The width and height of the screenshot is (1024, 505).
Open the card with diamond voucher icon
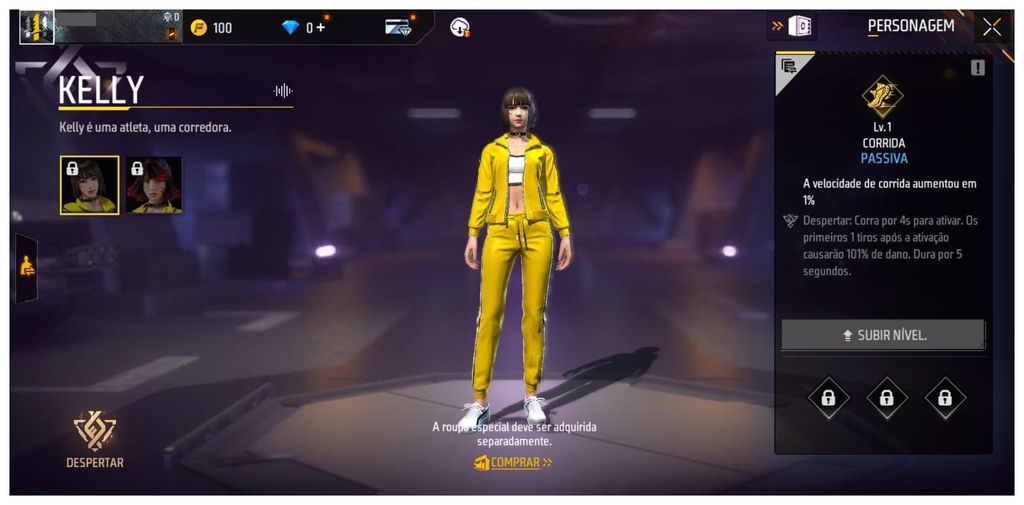coord(398,27)
